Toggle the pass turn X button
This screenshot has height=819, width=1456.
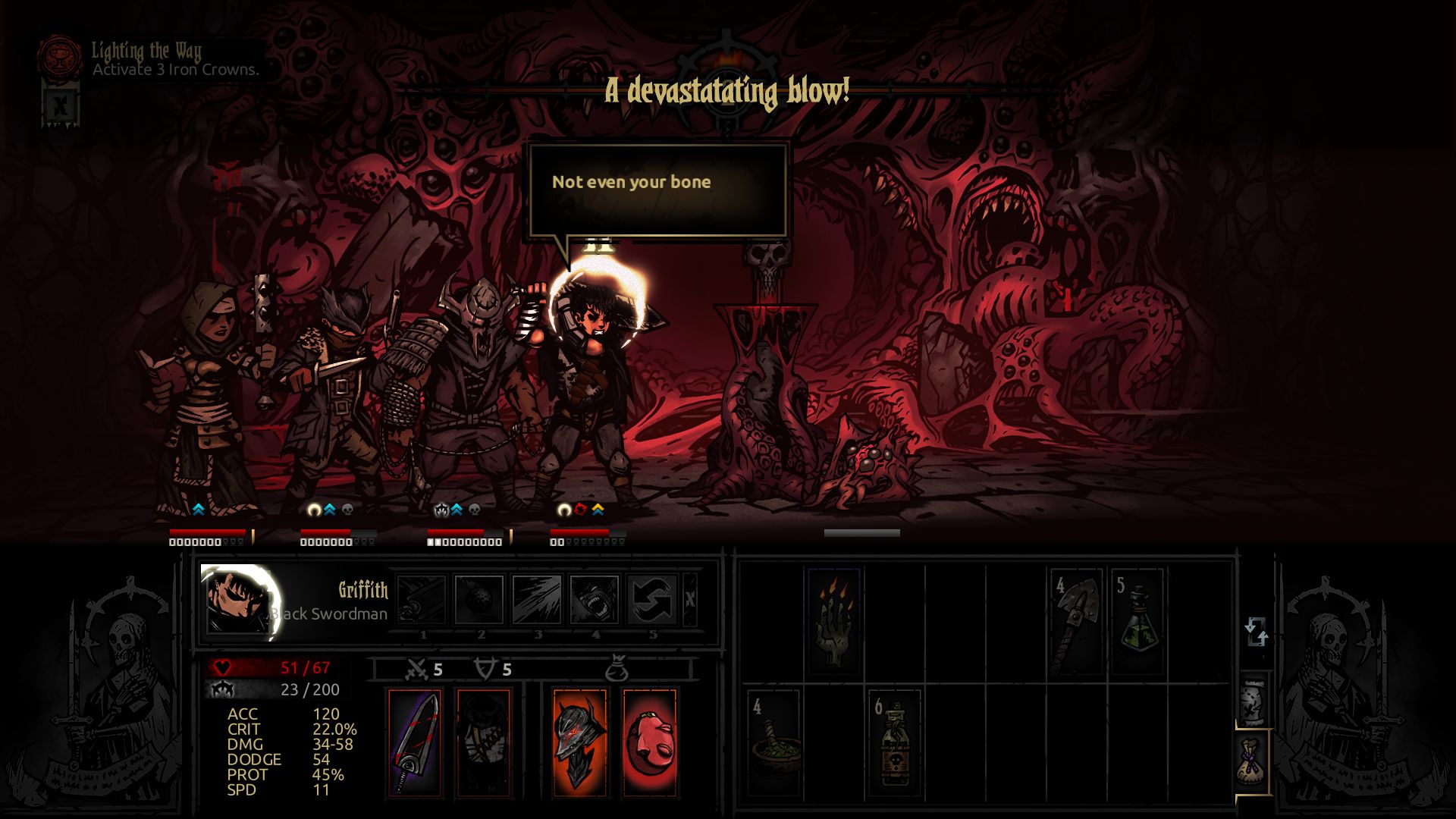[x=689, y=599]
